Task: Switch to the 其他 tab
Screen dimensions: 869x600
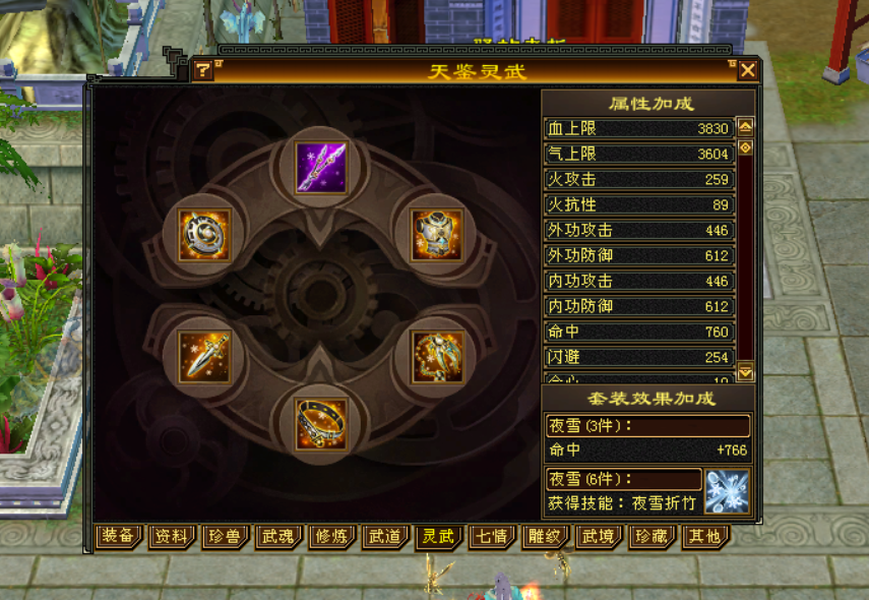Action: (x=702, y=537)
